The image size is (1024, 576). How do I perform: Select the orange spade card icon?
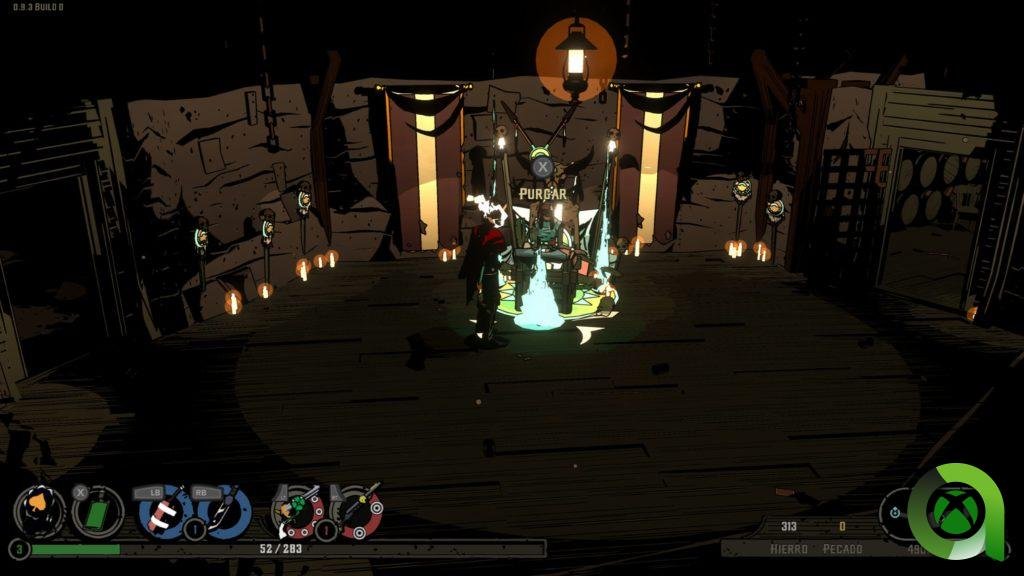[x=40, y=511]
